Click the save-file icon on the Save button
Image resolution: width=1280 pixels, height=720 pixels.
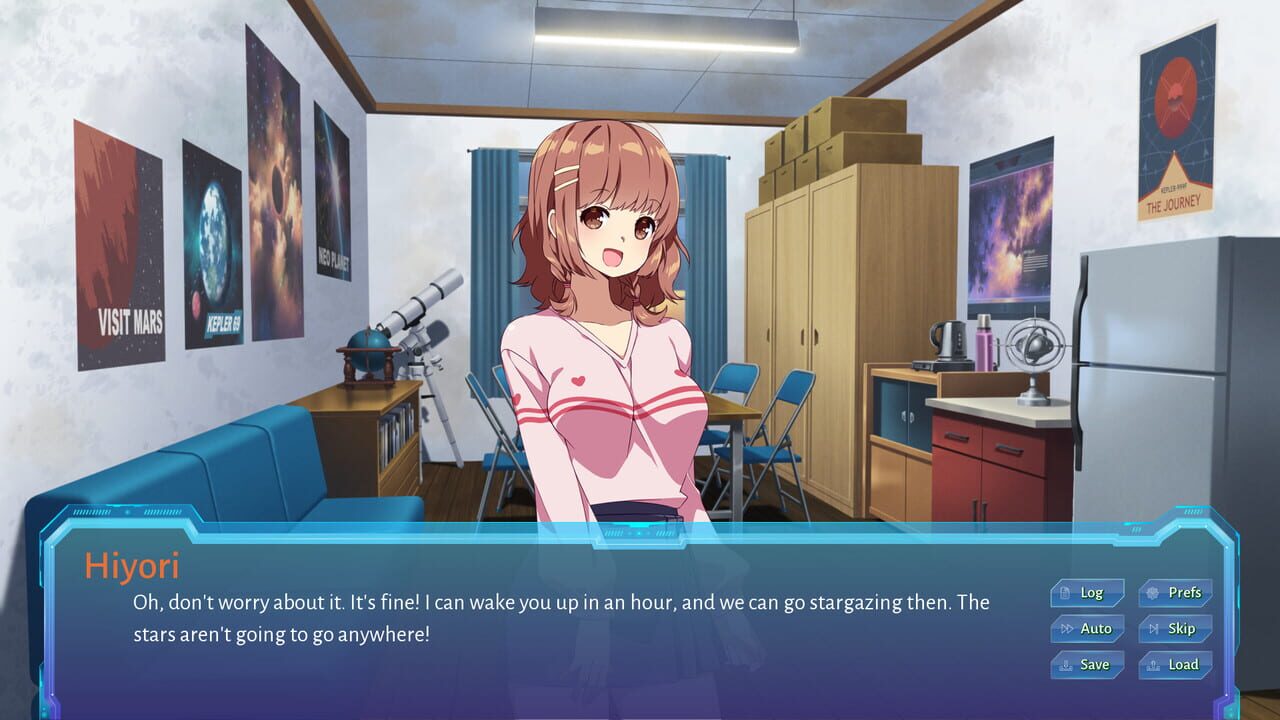tap(1066, 665)
